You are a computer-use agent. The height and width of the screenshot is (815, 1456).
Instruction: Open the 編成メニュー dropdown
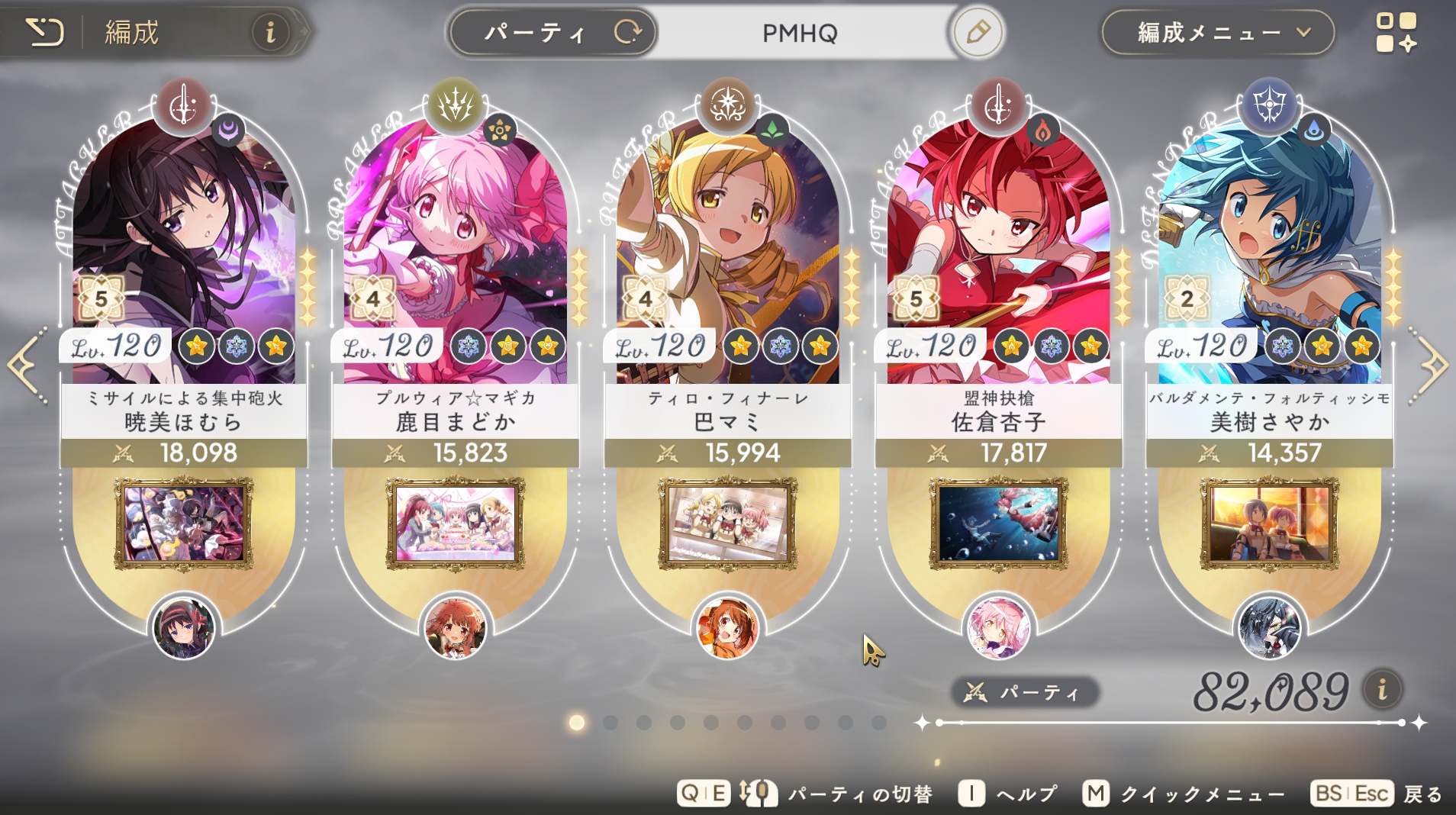[x=1218, y=33]
